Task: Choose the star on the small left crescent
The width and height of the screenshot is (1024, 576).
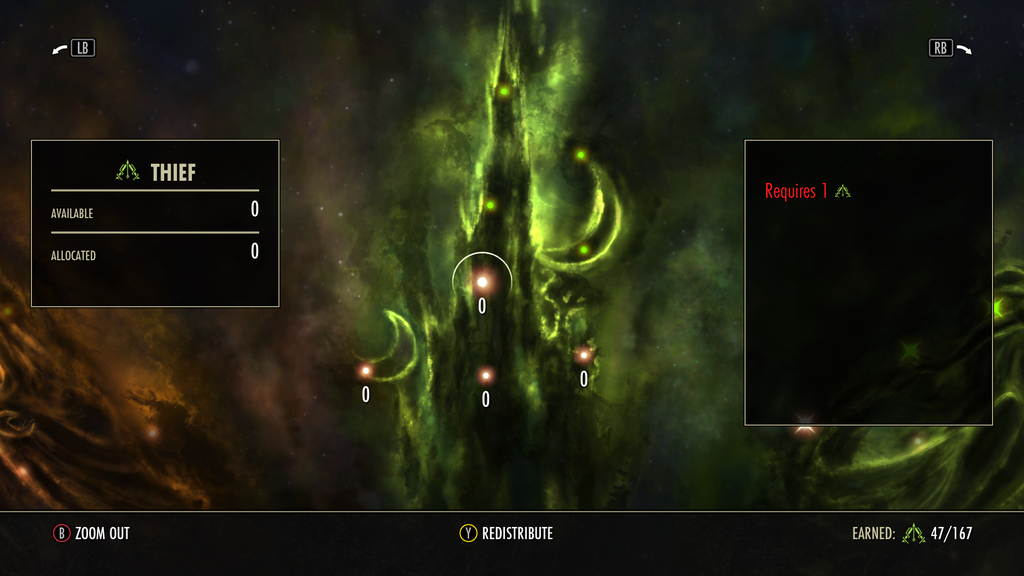Action: pyautogui.click(x=366, y=371)
